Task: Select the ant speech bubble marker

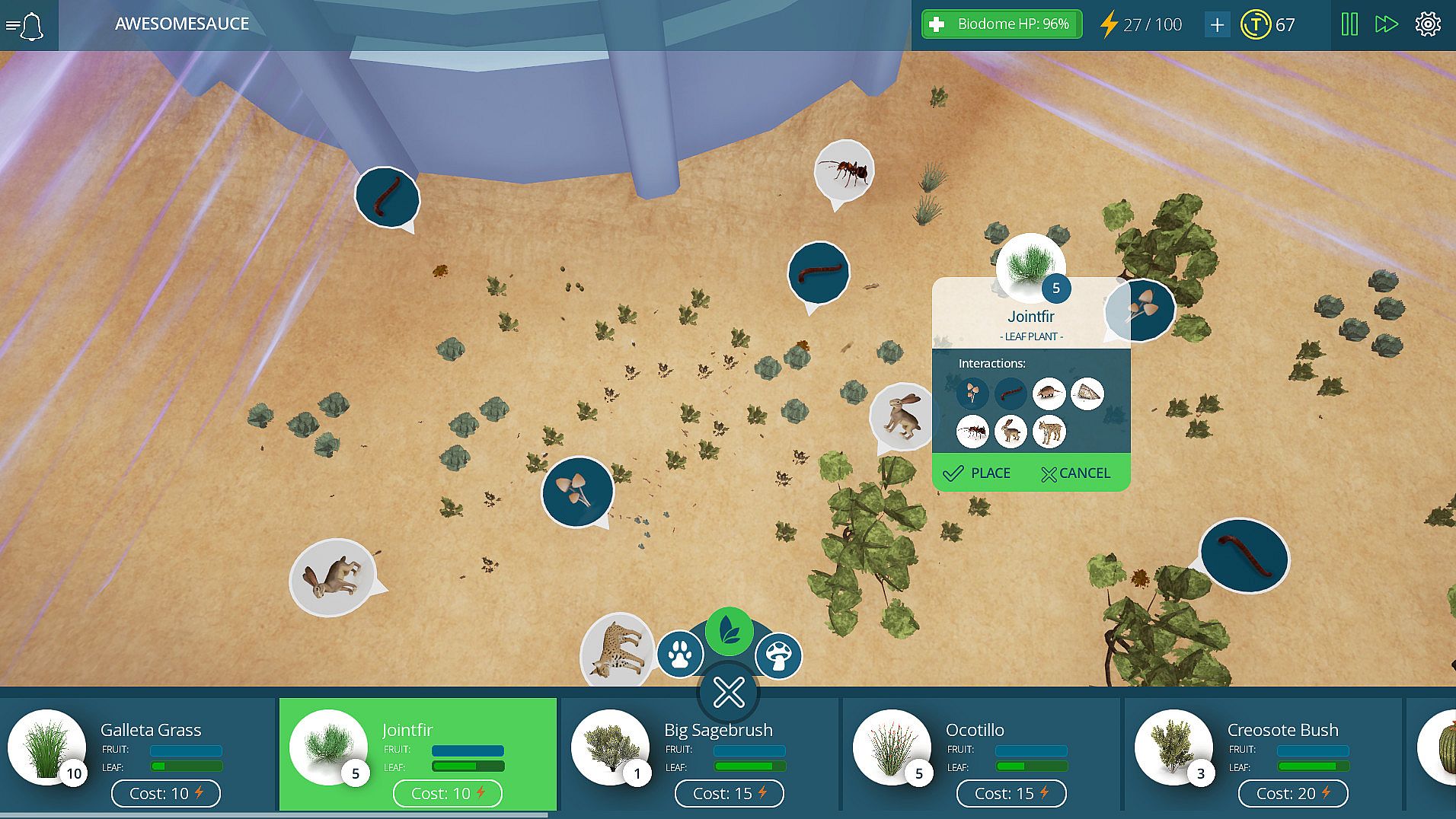Action: 844,170
